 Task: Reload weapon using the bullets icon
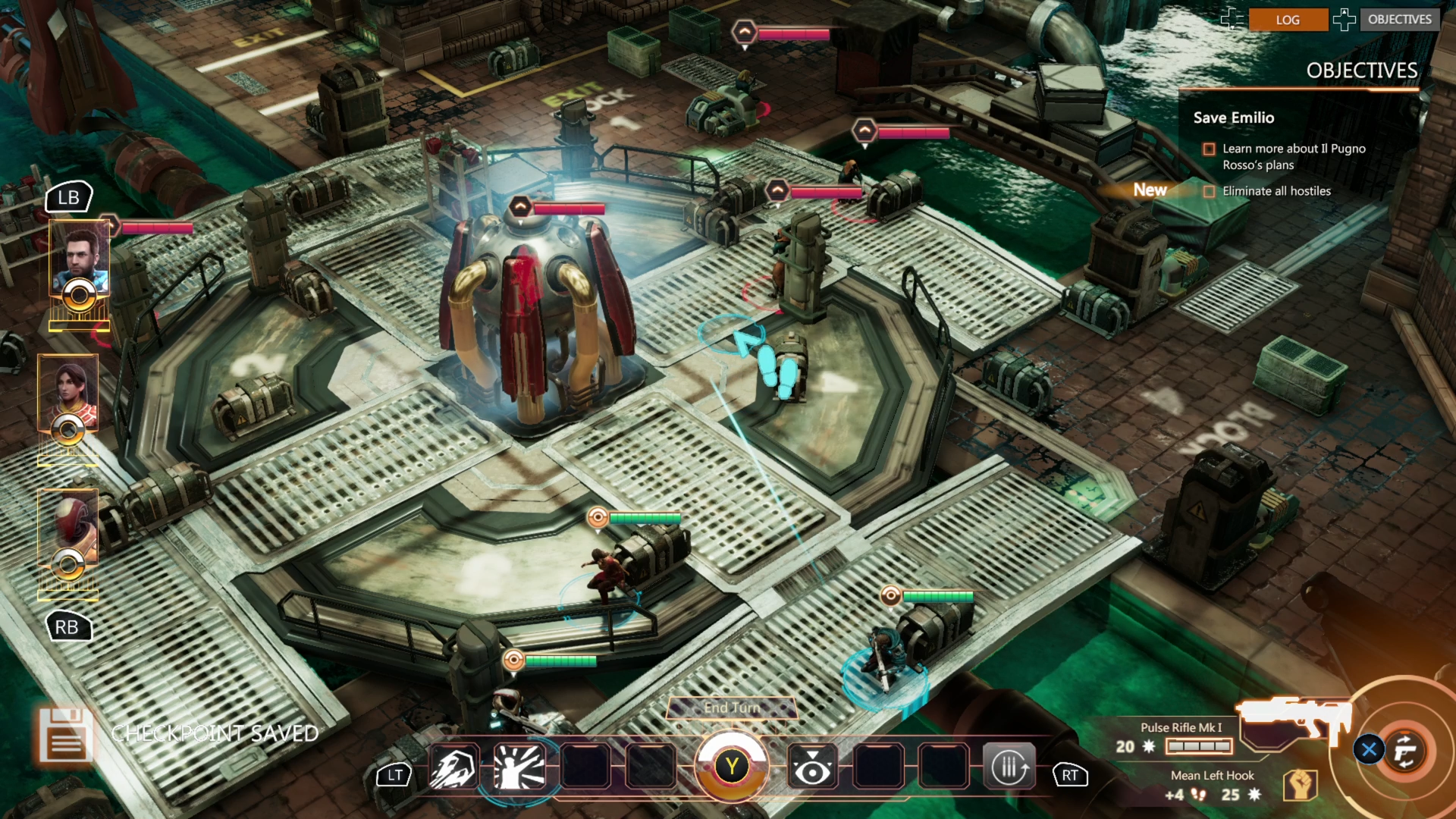coord(1009,767)
